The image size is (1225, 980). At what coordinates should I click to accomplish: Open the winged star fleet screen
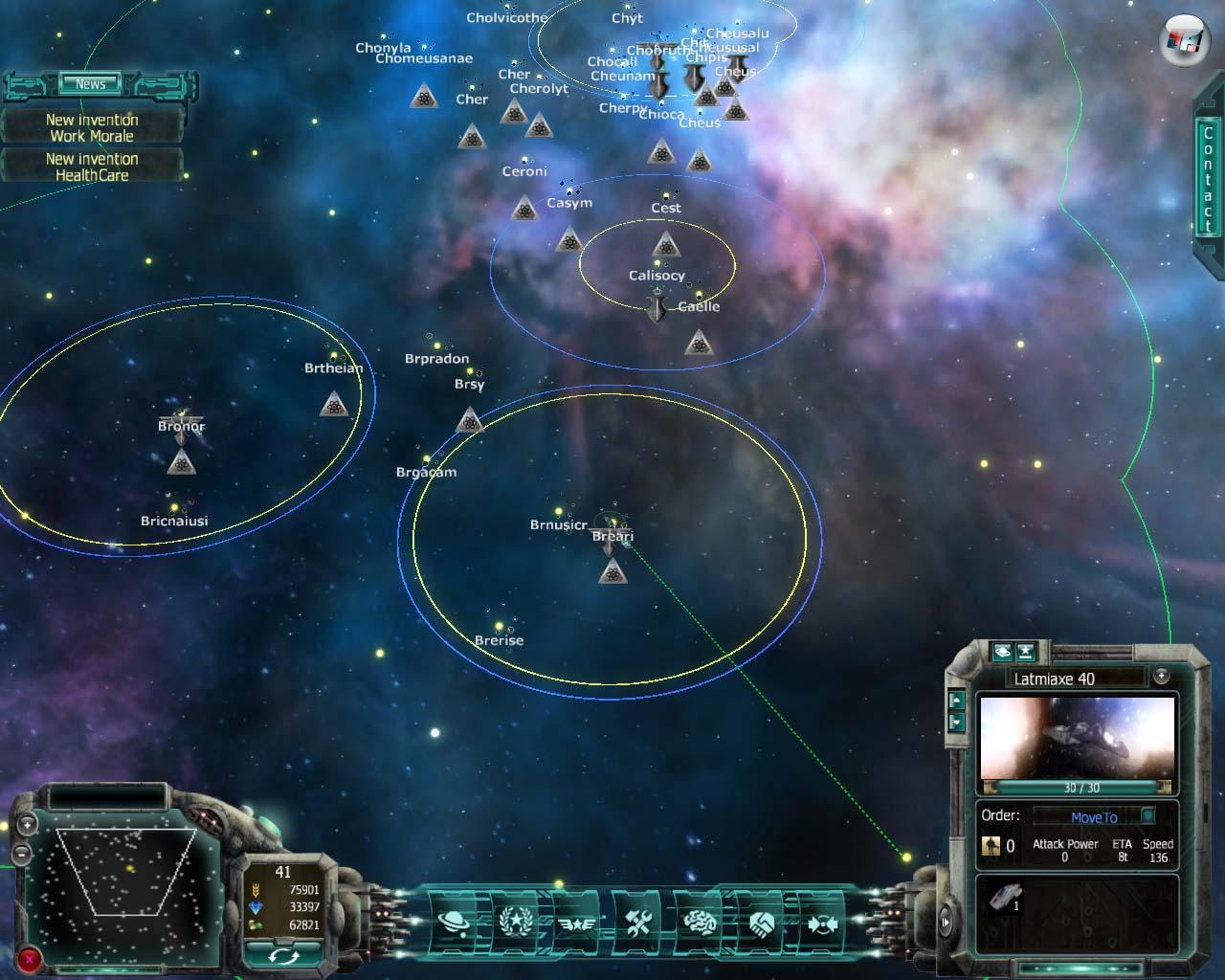point(576,923)
